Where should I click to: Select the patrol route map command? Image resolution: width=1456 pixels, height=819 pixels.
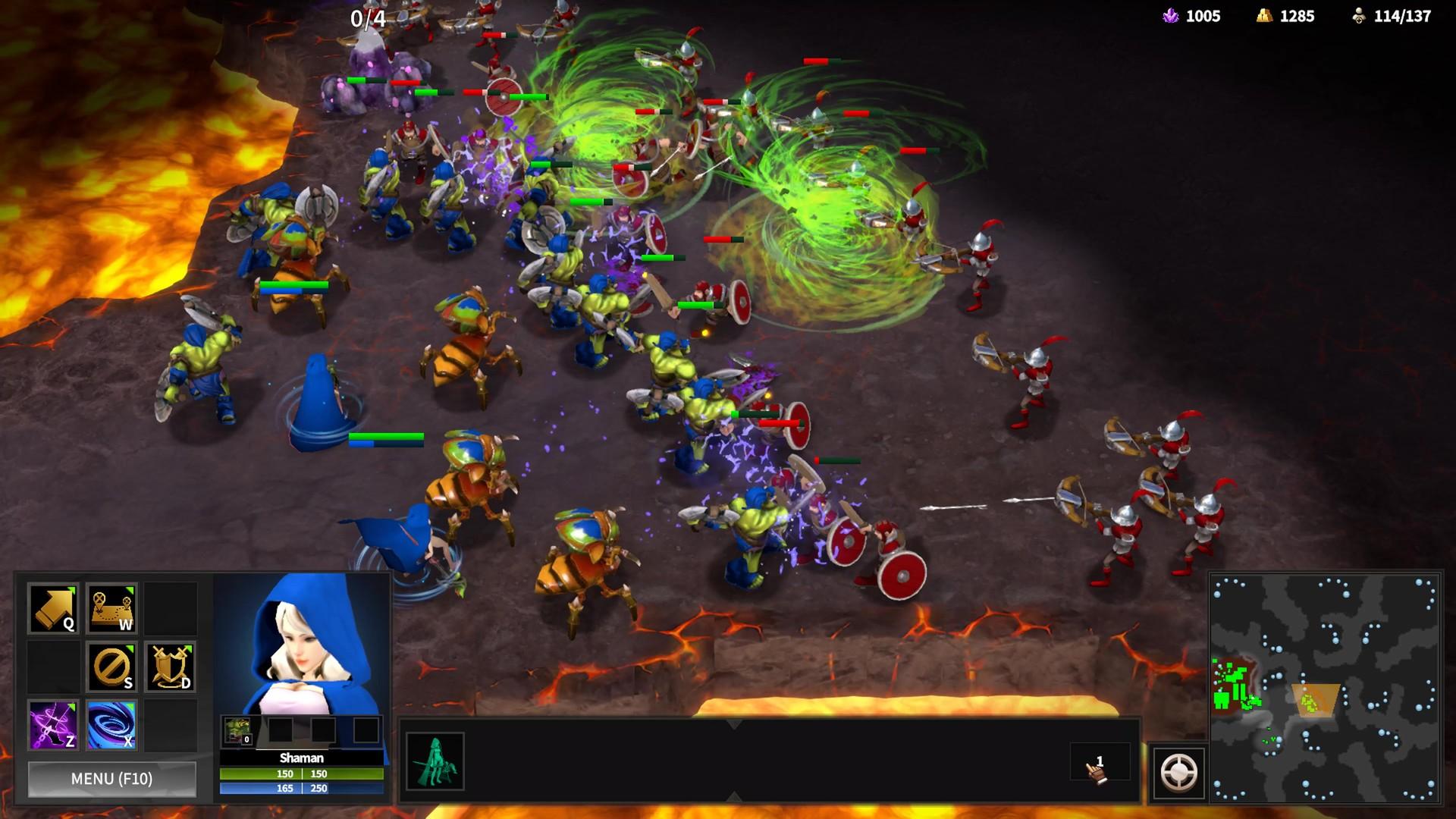point(112,608)
